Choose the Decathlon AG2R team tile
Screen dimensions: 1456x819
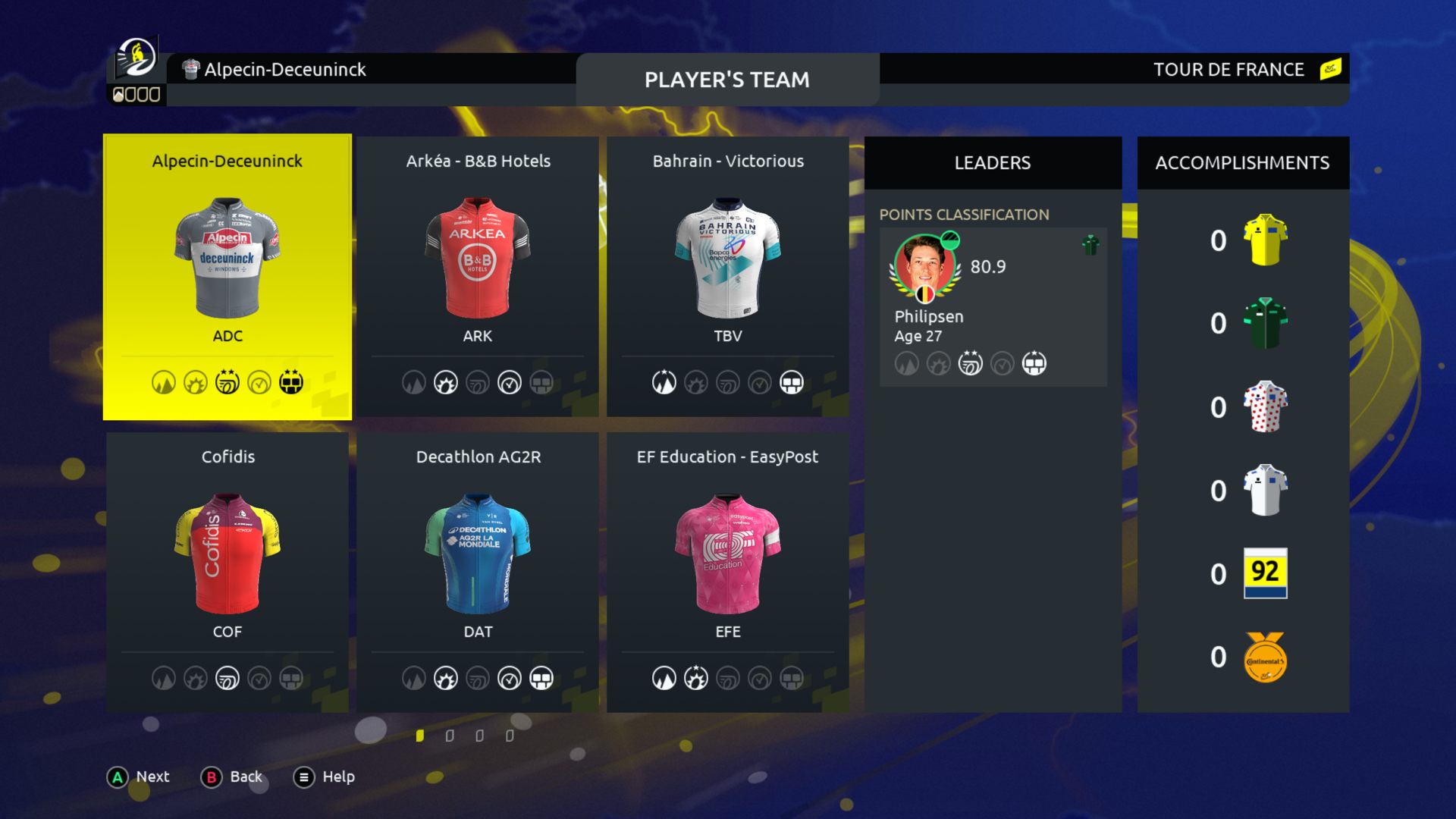point(478,573)
